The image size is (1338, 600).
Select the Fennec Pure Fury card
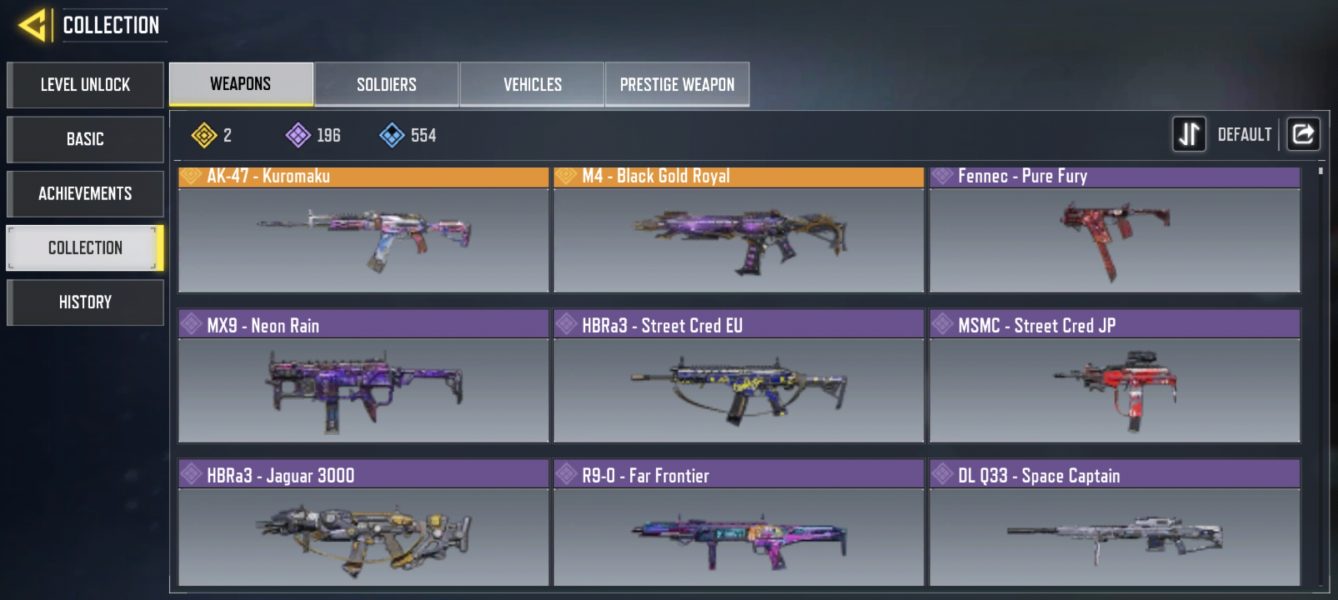1114,230
